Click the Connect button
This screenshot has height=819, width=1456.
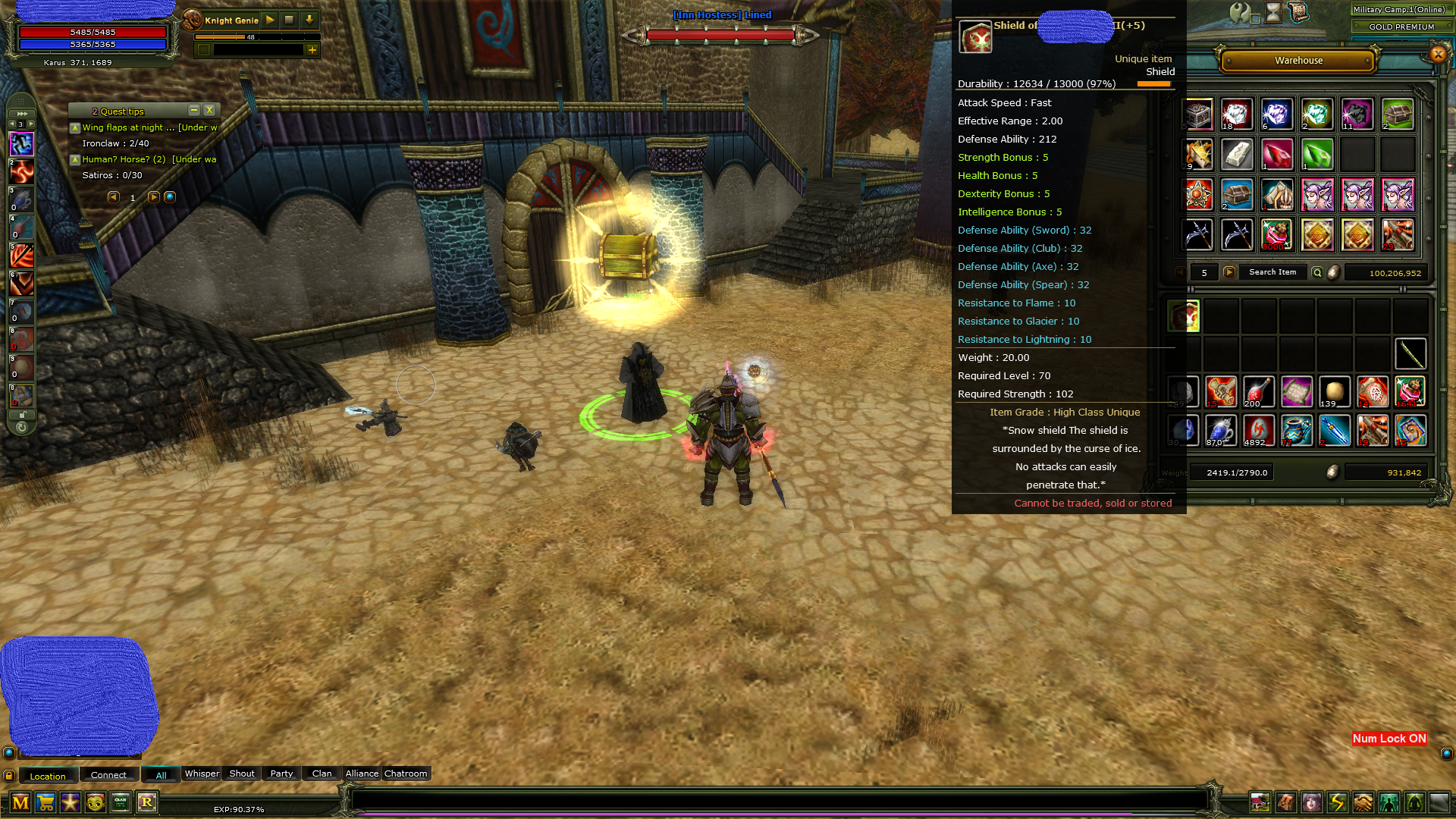coord(108,775)
